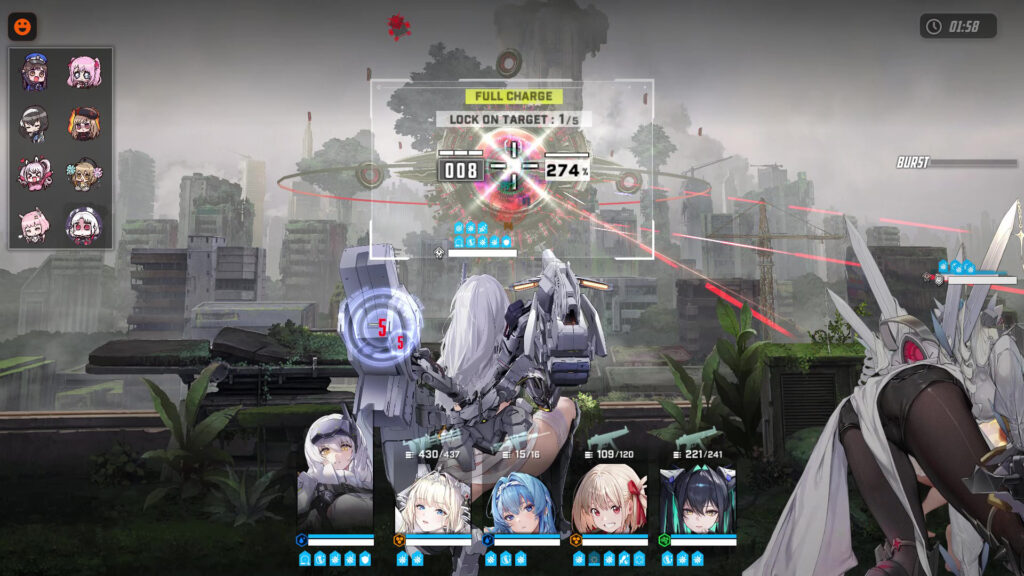Screen dimensions: 1024x576
Task: Switch to the black-and-teal-haired character card
Action: tap(697, 497)
